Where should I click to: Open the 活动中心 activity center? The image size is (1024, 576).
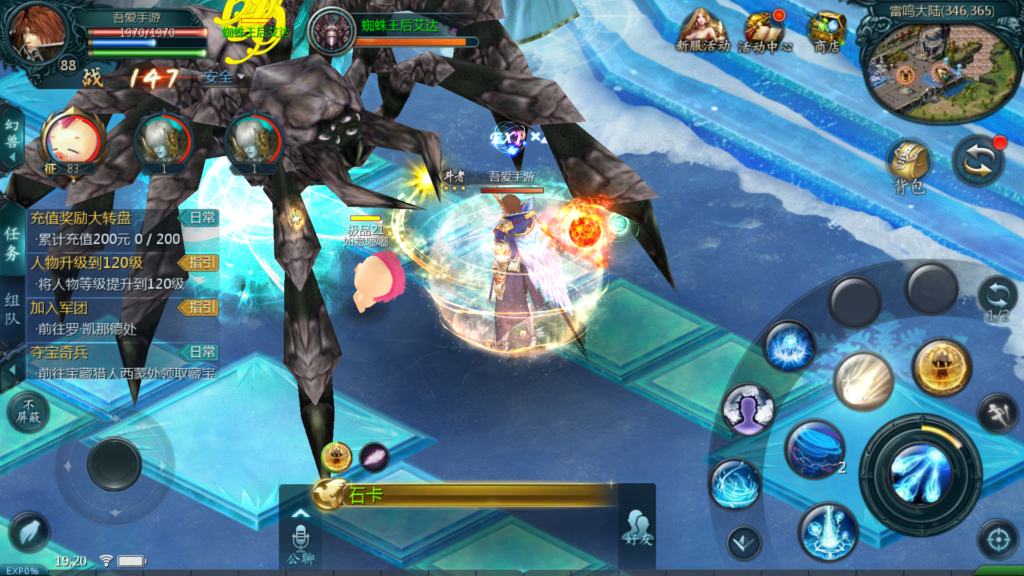coord(765,30)
